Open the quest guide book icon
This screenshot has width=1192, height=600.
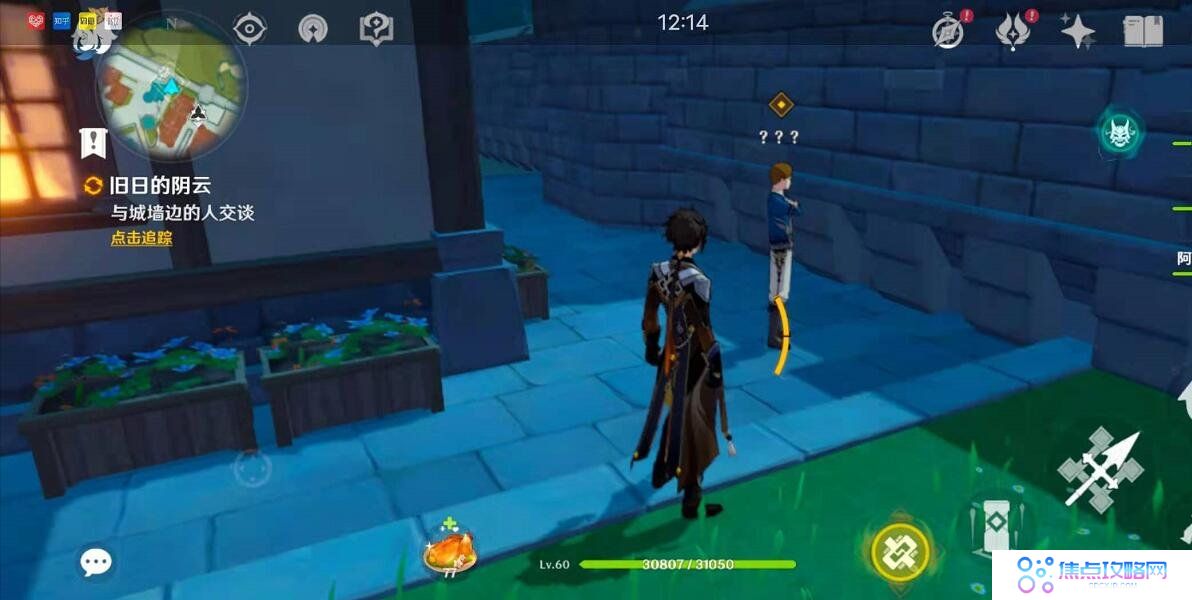(x=376, y=28)
